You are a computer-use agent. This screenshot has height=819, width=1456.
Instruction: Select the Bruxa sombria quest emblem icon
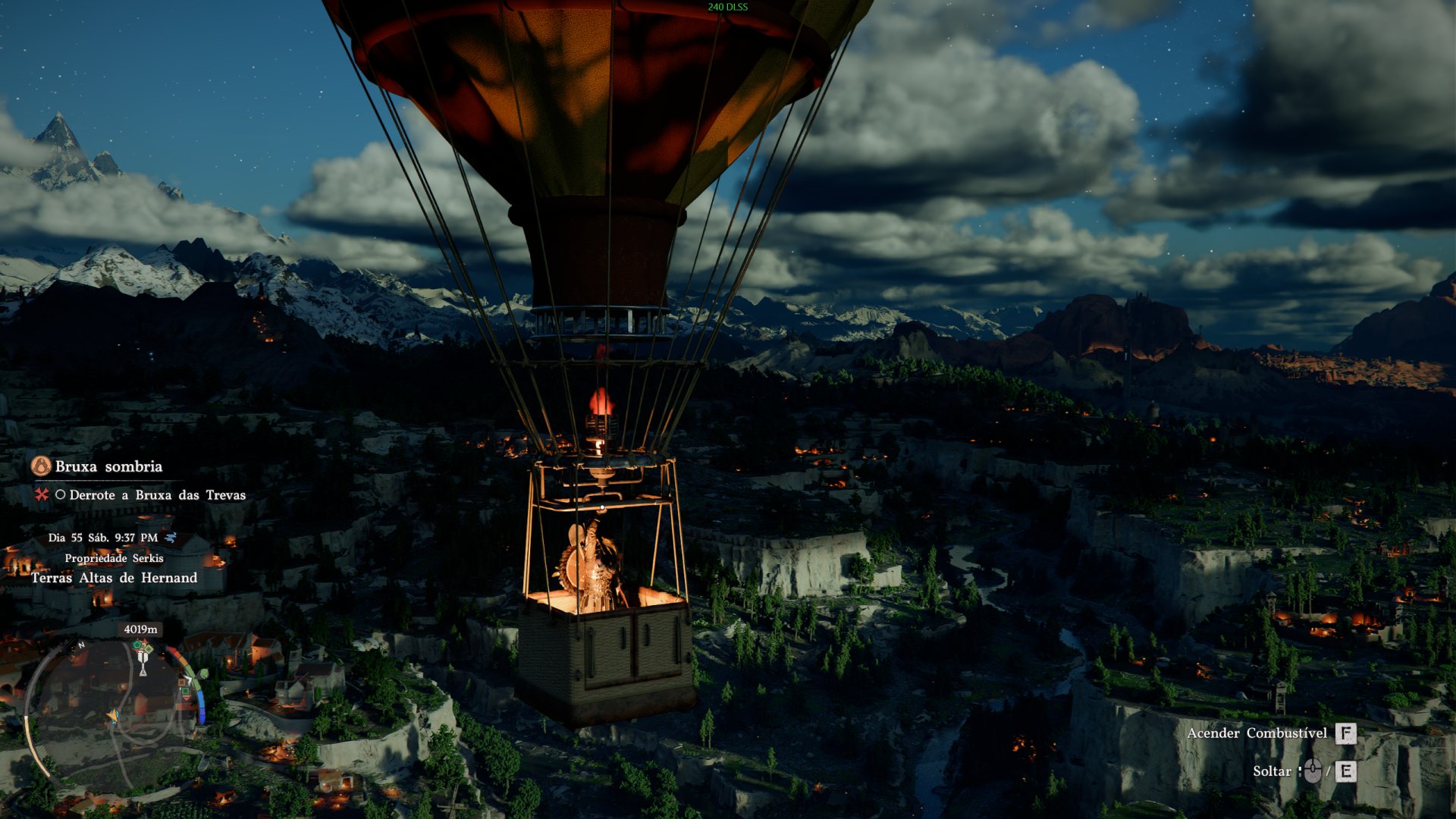pos(41,466)
